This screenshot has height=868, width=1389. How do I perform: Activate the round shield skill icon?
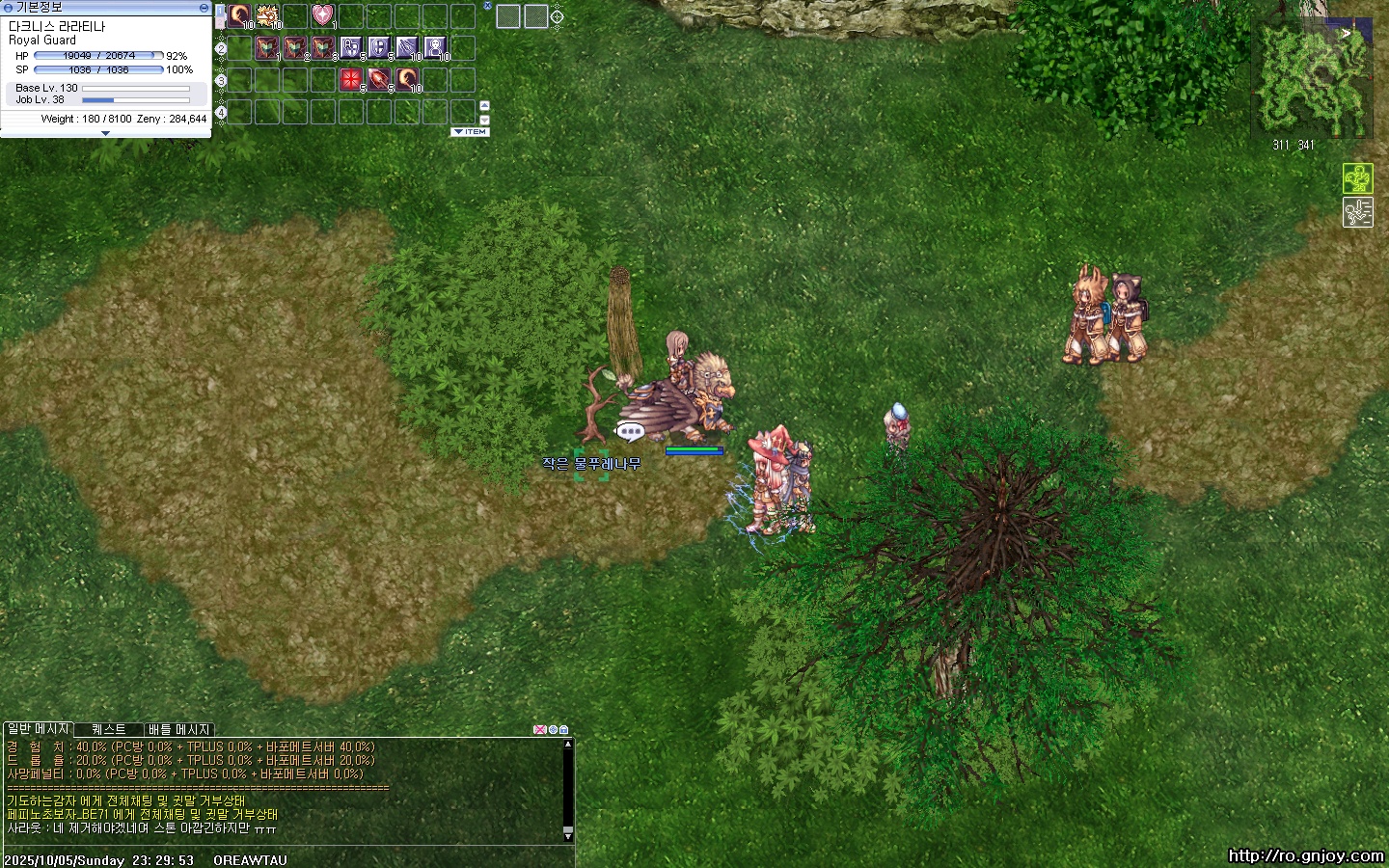(379, 47)
